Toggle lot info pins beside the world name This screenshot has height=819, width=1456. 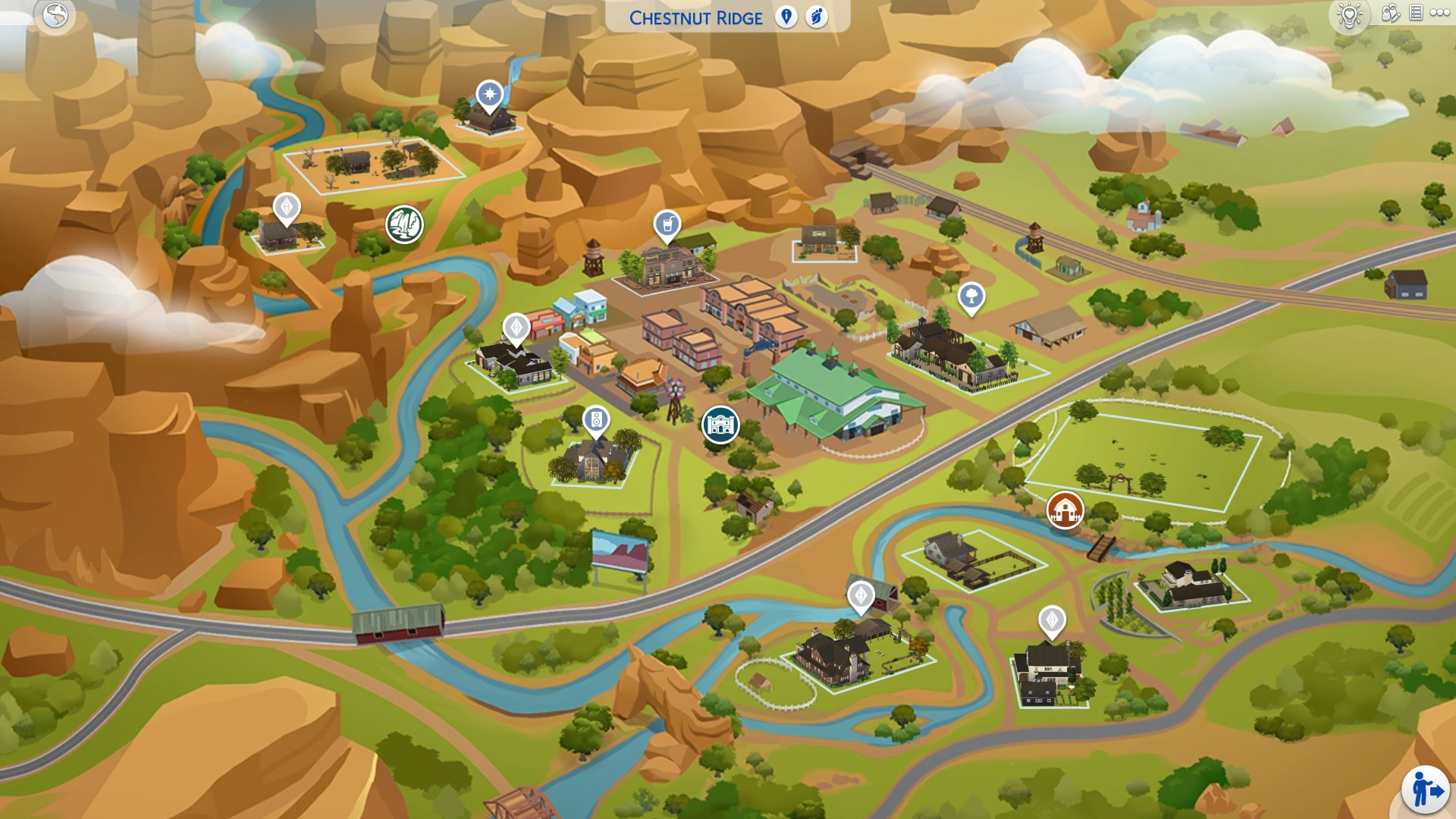[x=785, y=17]
